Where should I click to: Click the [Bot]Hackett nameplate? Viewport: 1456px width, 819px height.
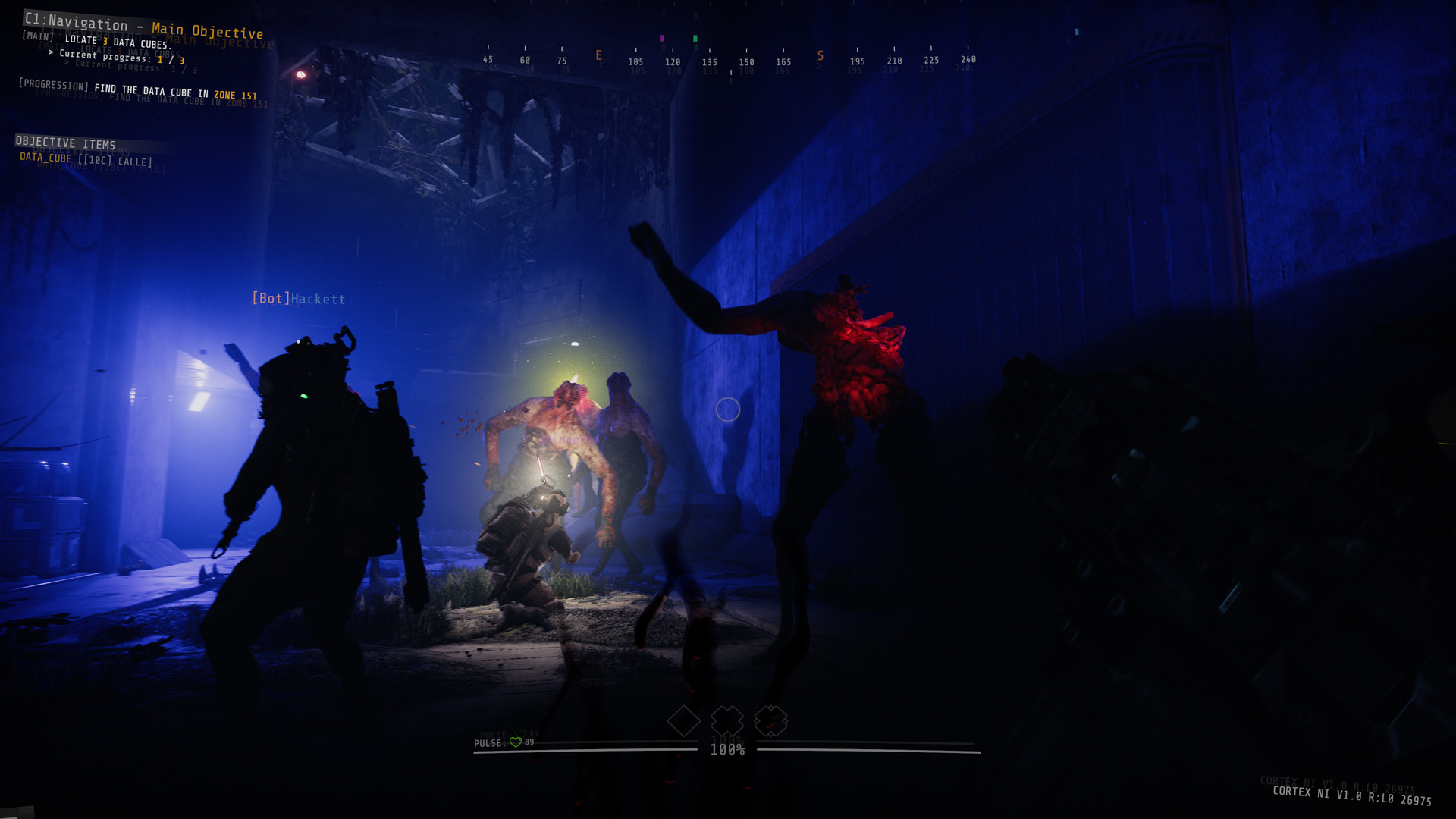click(x=299, y=299)
